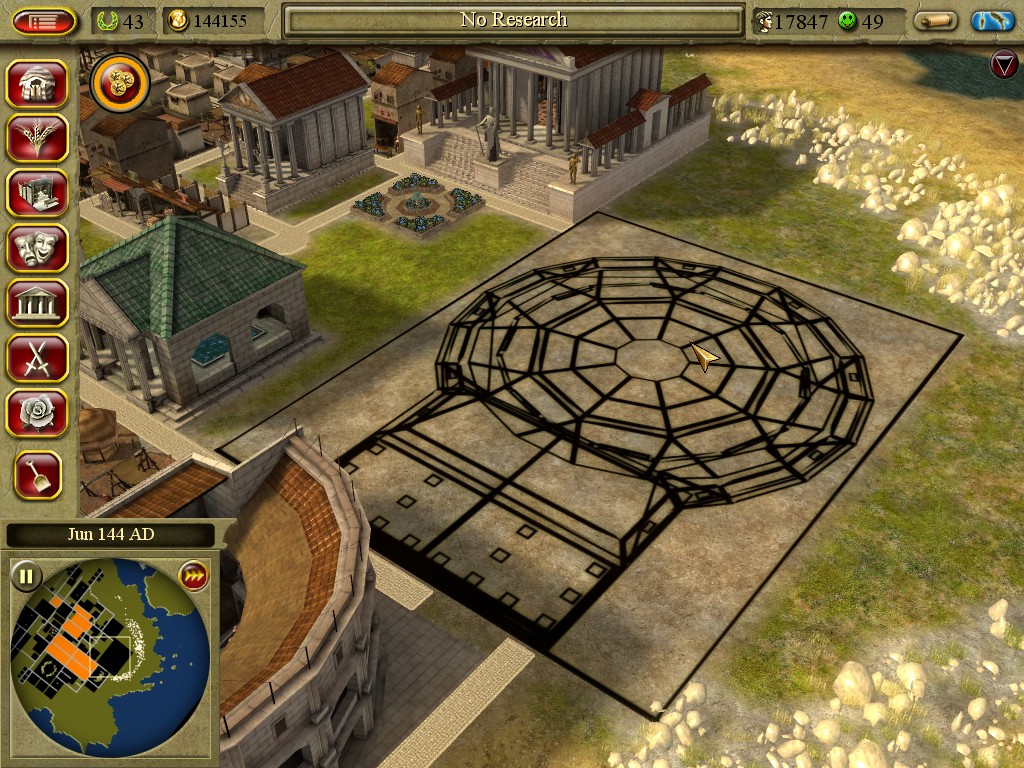Open the main menu button
The image size is (1024, 768).
point(45,21)
